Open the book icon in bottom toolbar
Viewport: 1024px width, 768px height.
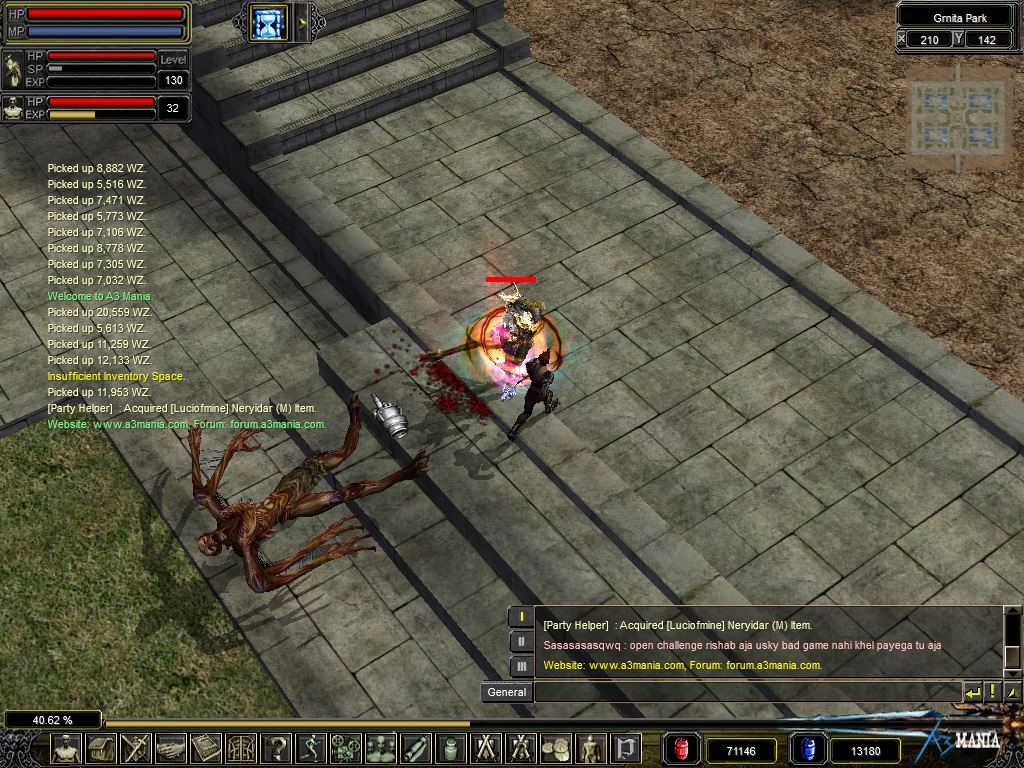coord(206,747)
